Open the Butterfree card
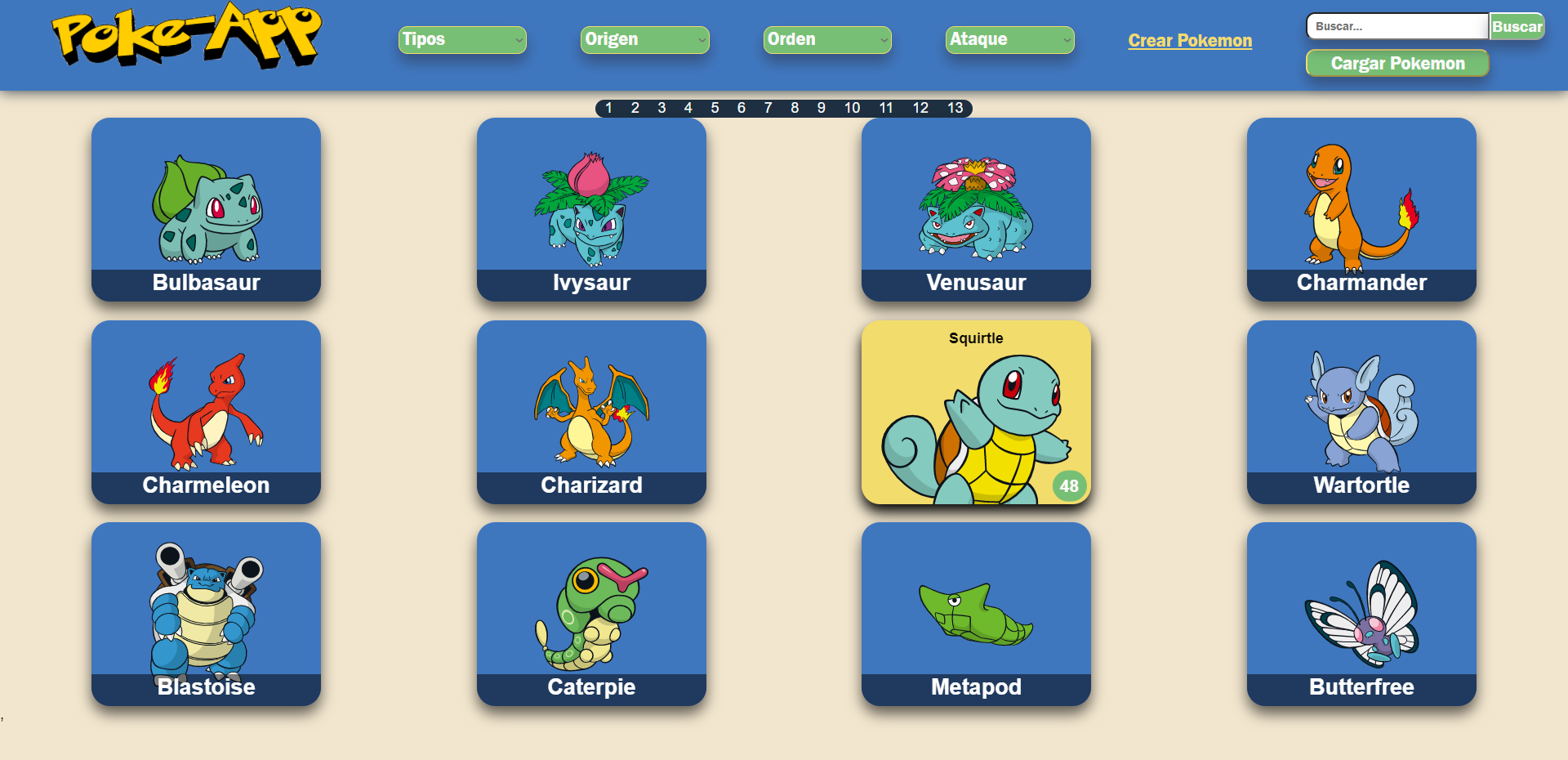 (x=1361, y=613)
